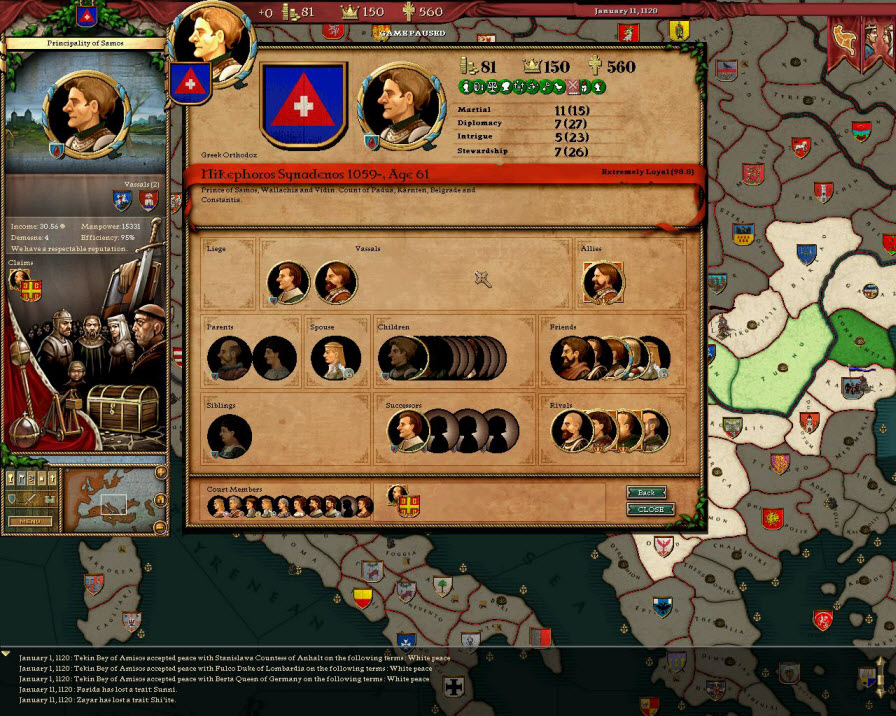Image resolution: width=896 pixels, height=716 pixels.
Task: Open the bearded father portrait under Parents
Action: [x=228, y=358]
